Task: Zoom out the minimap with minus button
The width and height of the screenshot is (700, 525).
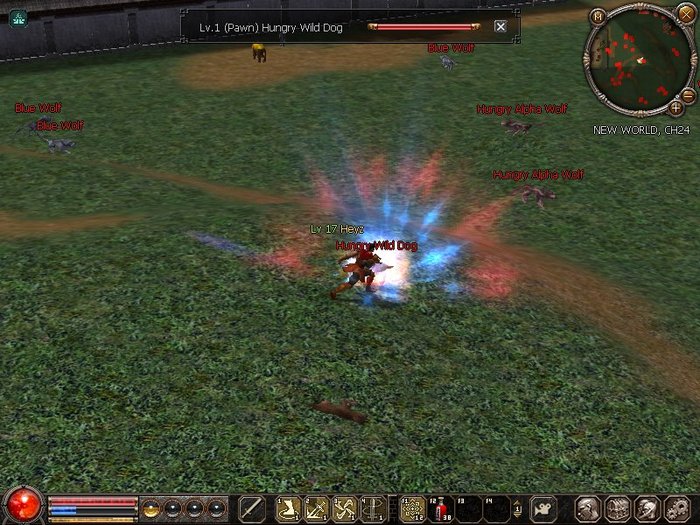Action: (687, 95)
